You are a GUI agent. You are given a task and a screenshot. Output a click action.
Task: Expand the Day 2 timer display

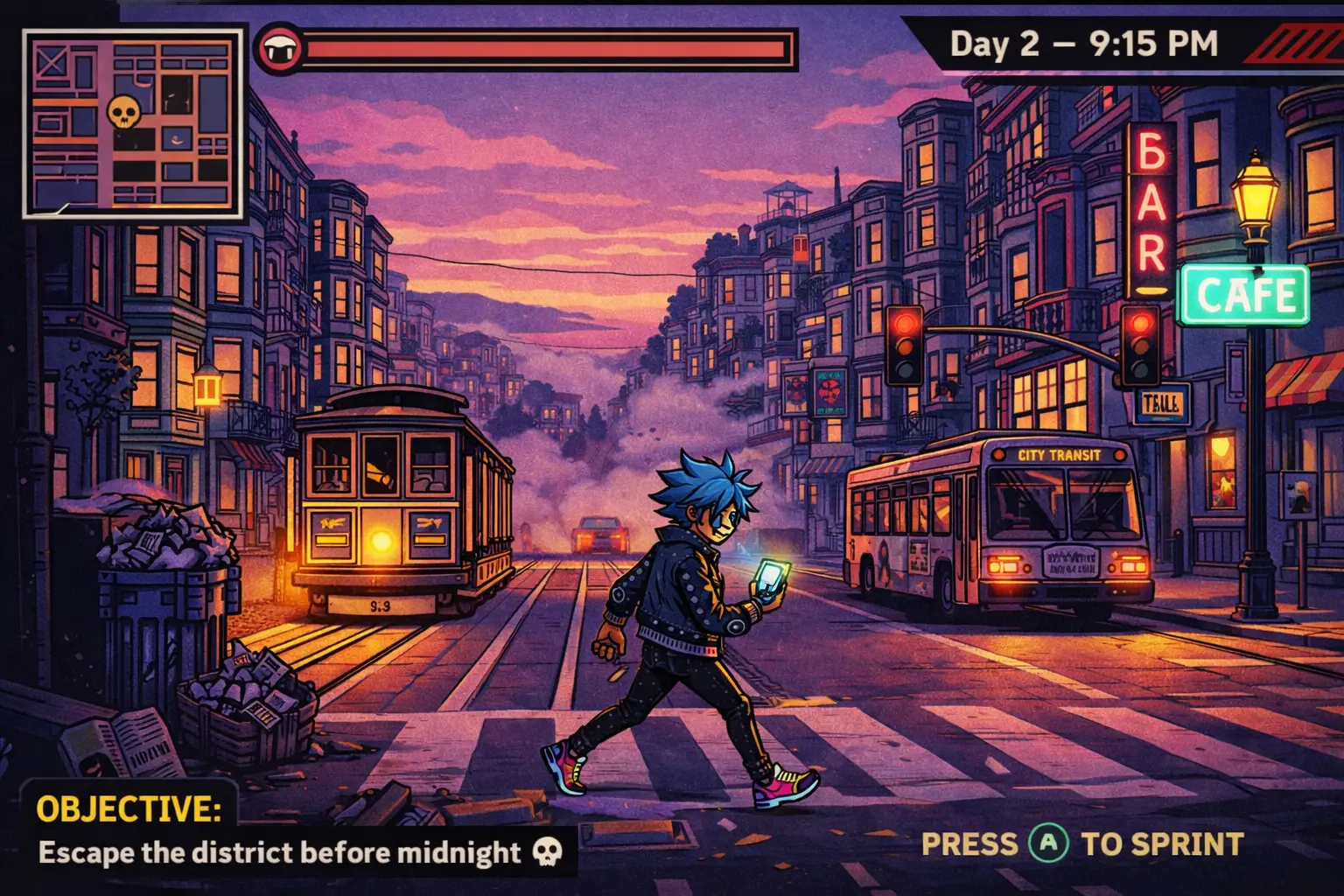pyautogui.click(x=1082, y=44)
